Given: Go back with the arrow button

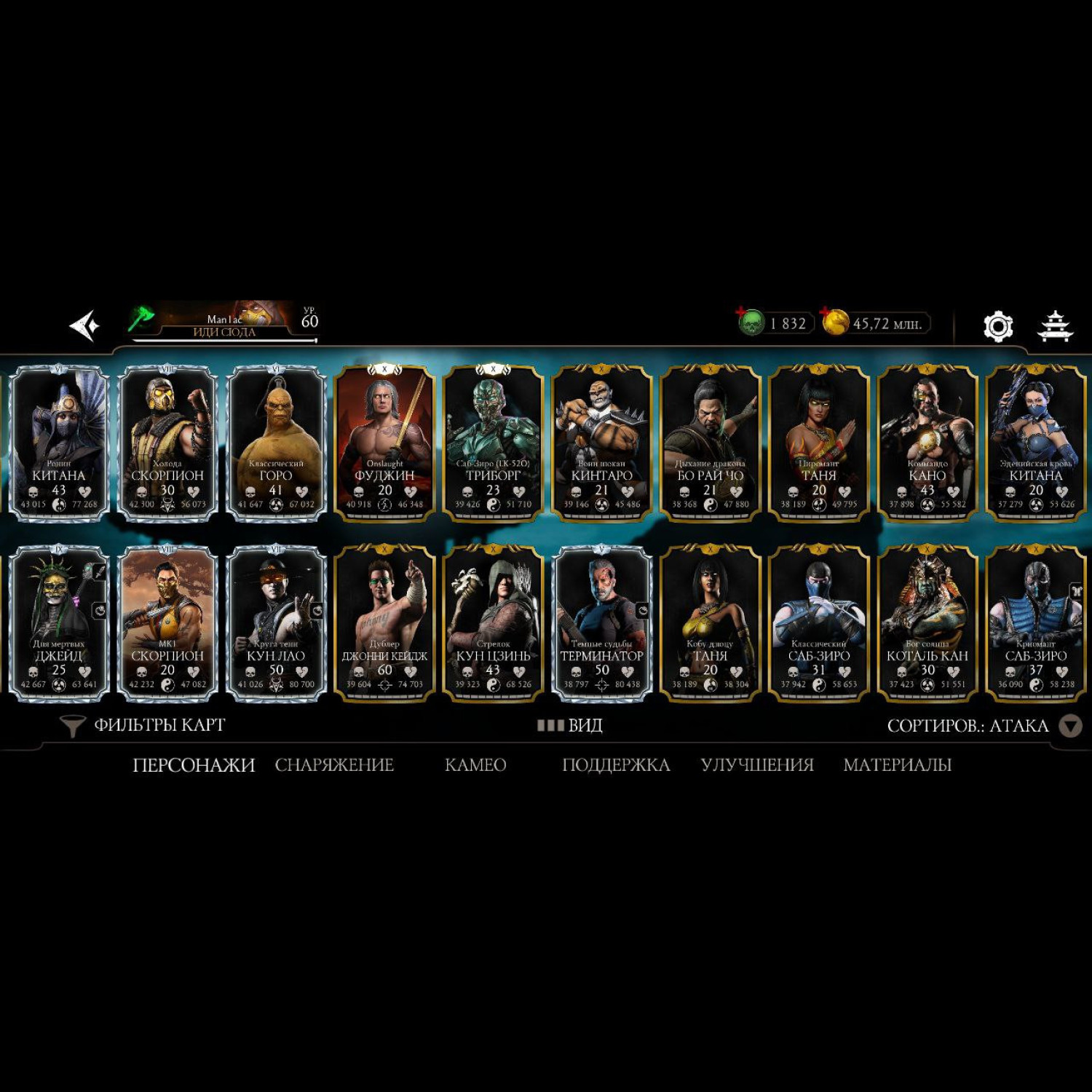Looking at the screenshot, I should click(x=84, y=325).
